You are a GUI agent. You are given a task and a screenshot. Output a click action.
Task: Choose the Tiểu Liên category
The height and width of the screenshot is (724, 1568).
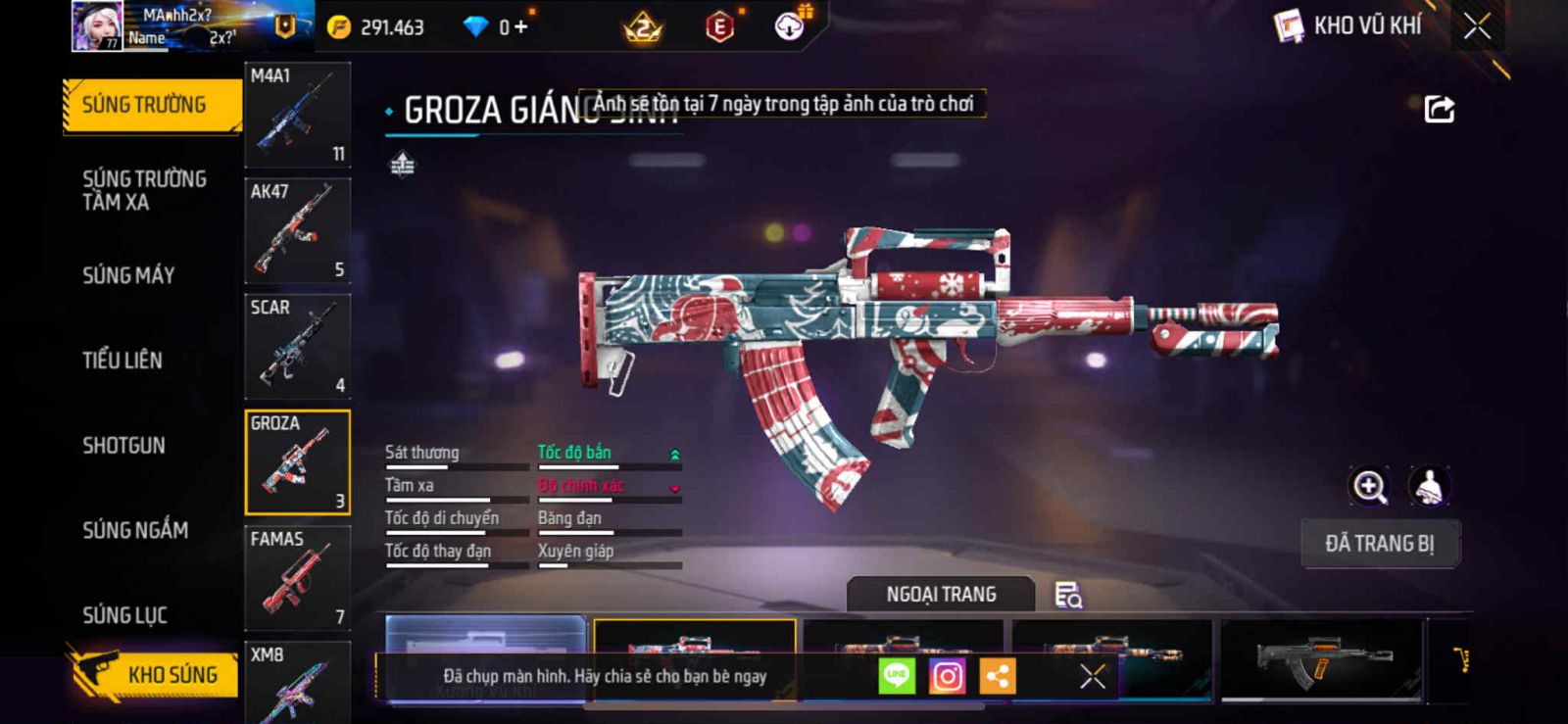click(x=122, y=361)
